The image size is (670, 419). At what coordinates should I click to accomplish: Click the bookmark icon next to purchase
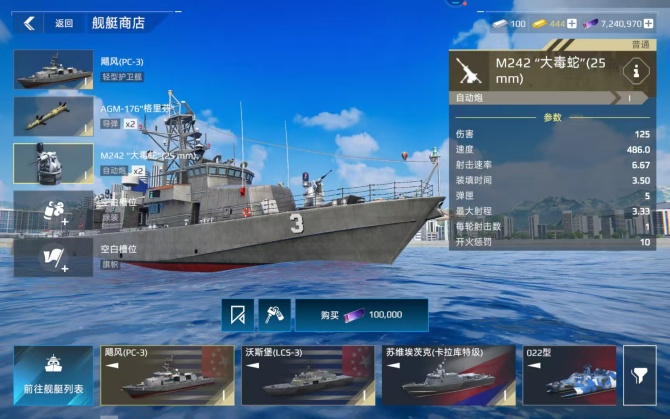(237, 315)
